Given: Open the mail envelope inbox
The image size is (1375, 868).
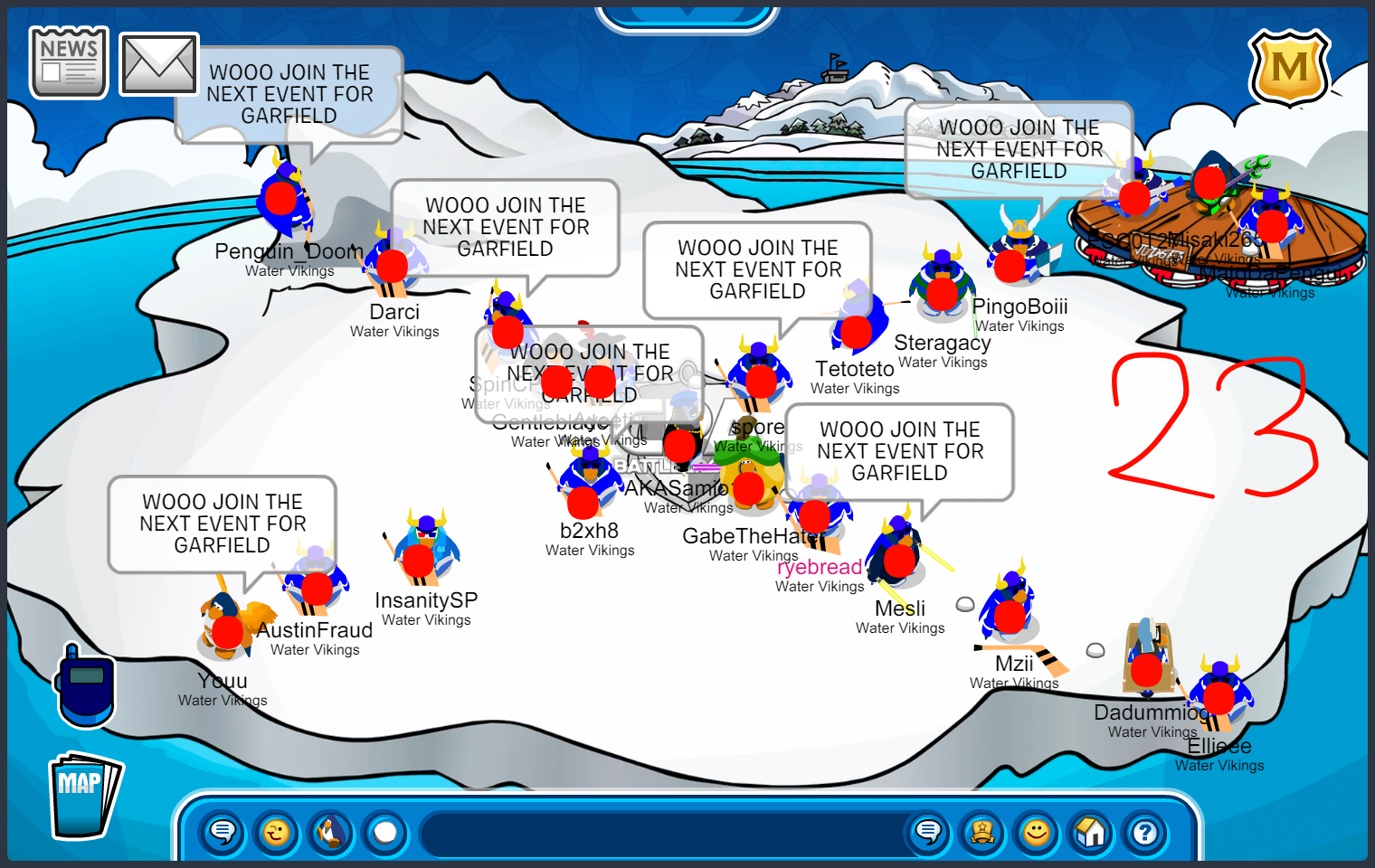Looking at the screenshot, I should [x=158, y=64].
